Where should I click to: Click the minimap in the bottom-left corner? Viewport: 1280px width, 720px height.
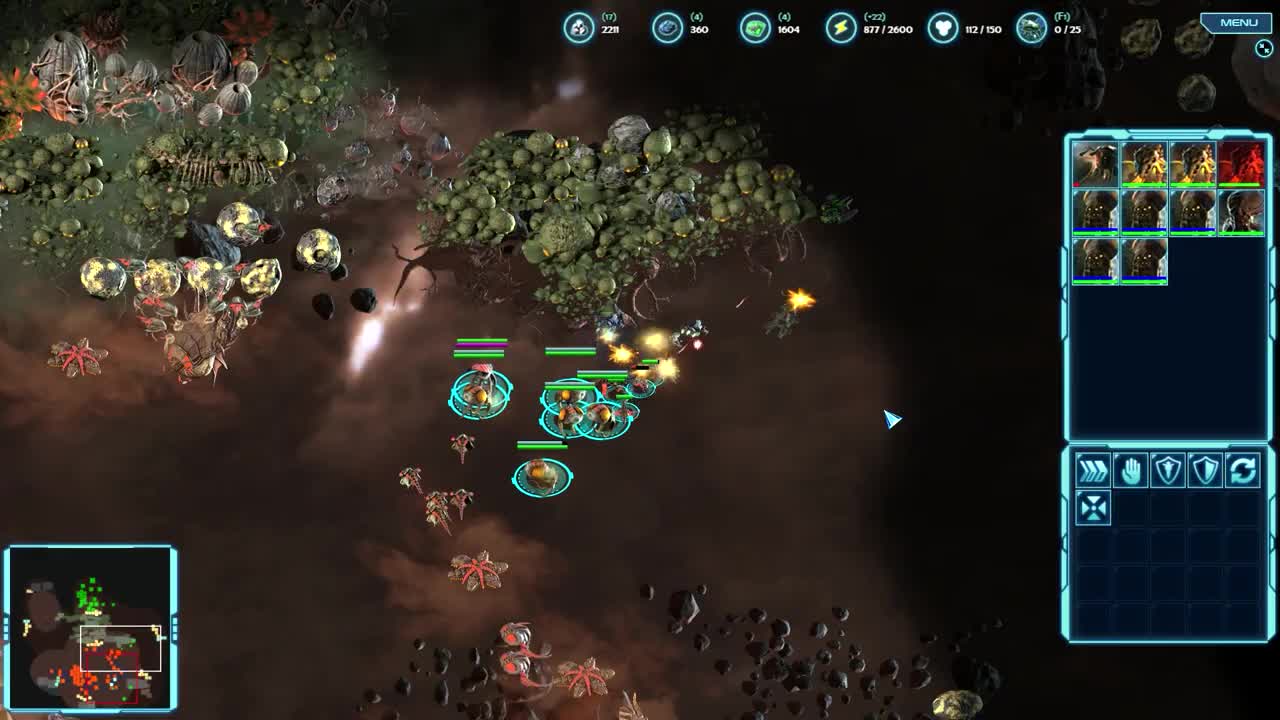click(95, 625)
